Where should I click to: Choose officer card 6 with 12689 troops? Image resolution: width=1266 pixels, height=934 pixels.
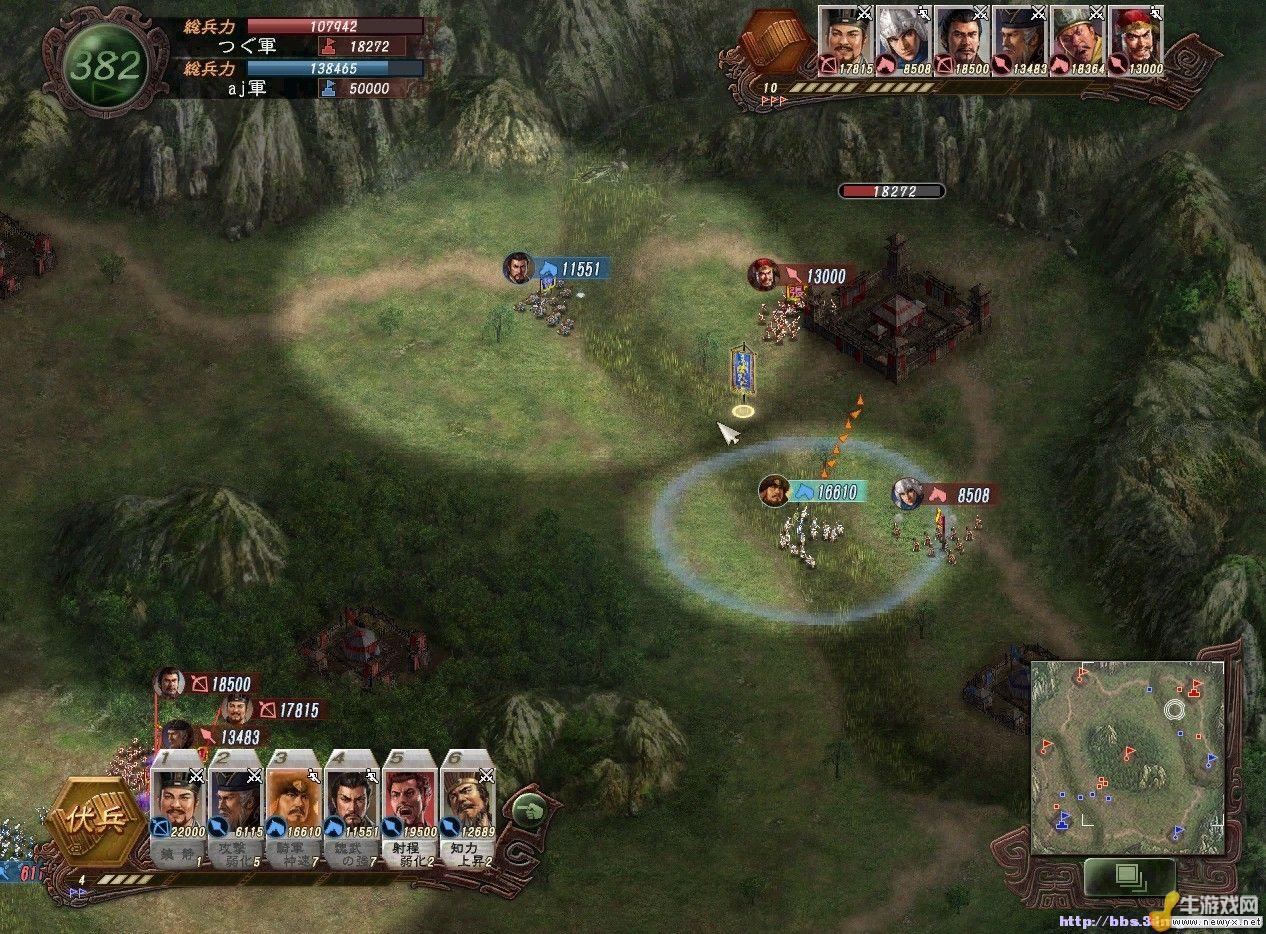tap(468, 806)
